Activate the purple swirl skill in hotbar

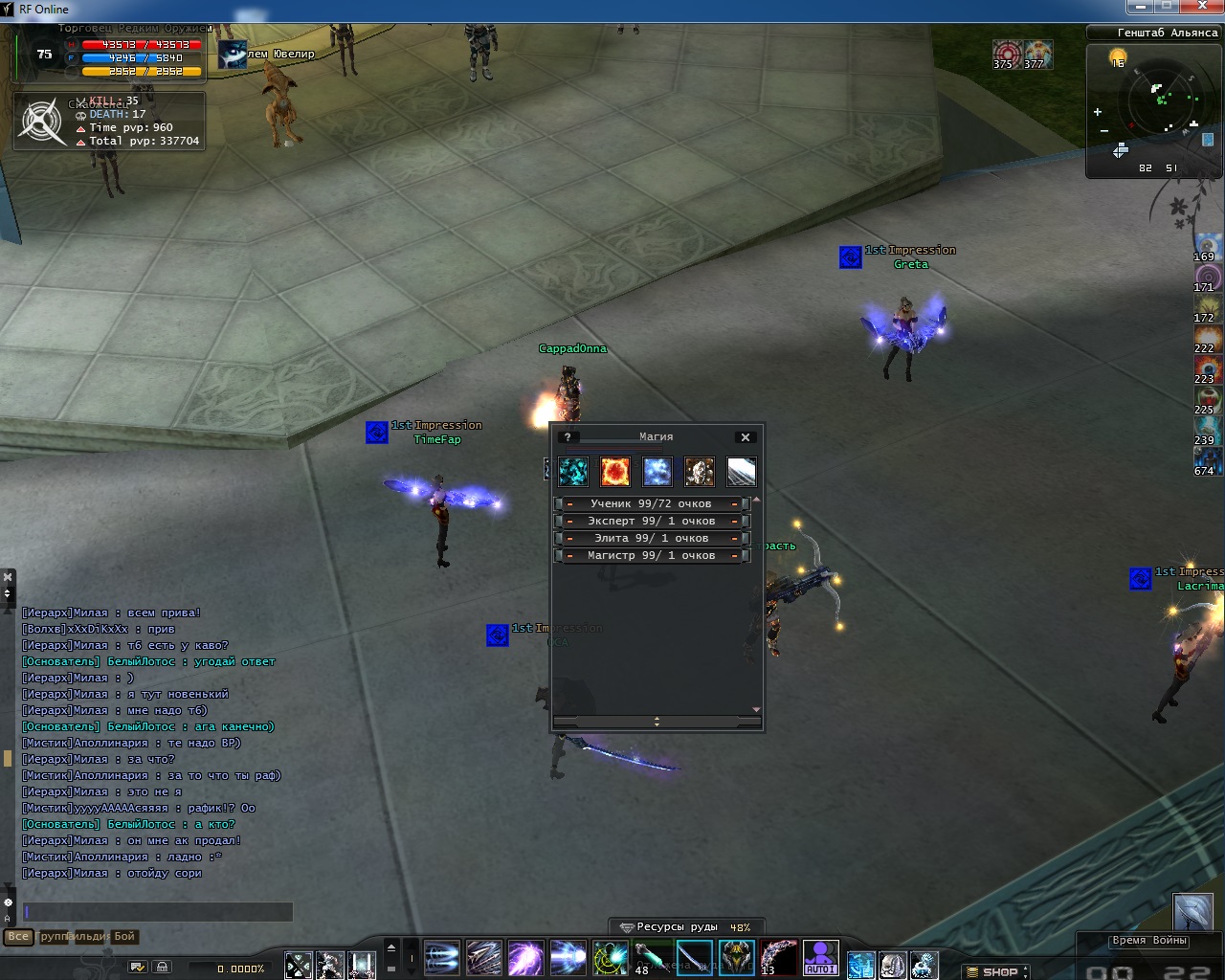(x=525, y=958)
